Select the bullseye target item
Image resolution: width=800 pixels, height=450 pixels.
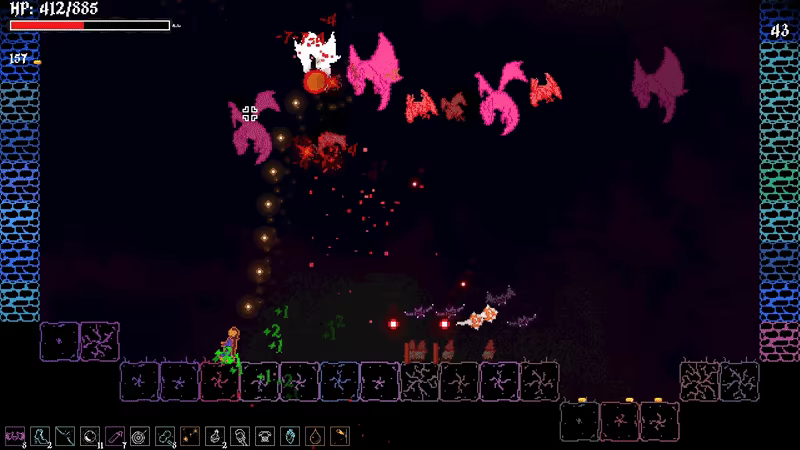[138, 436]
